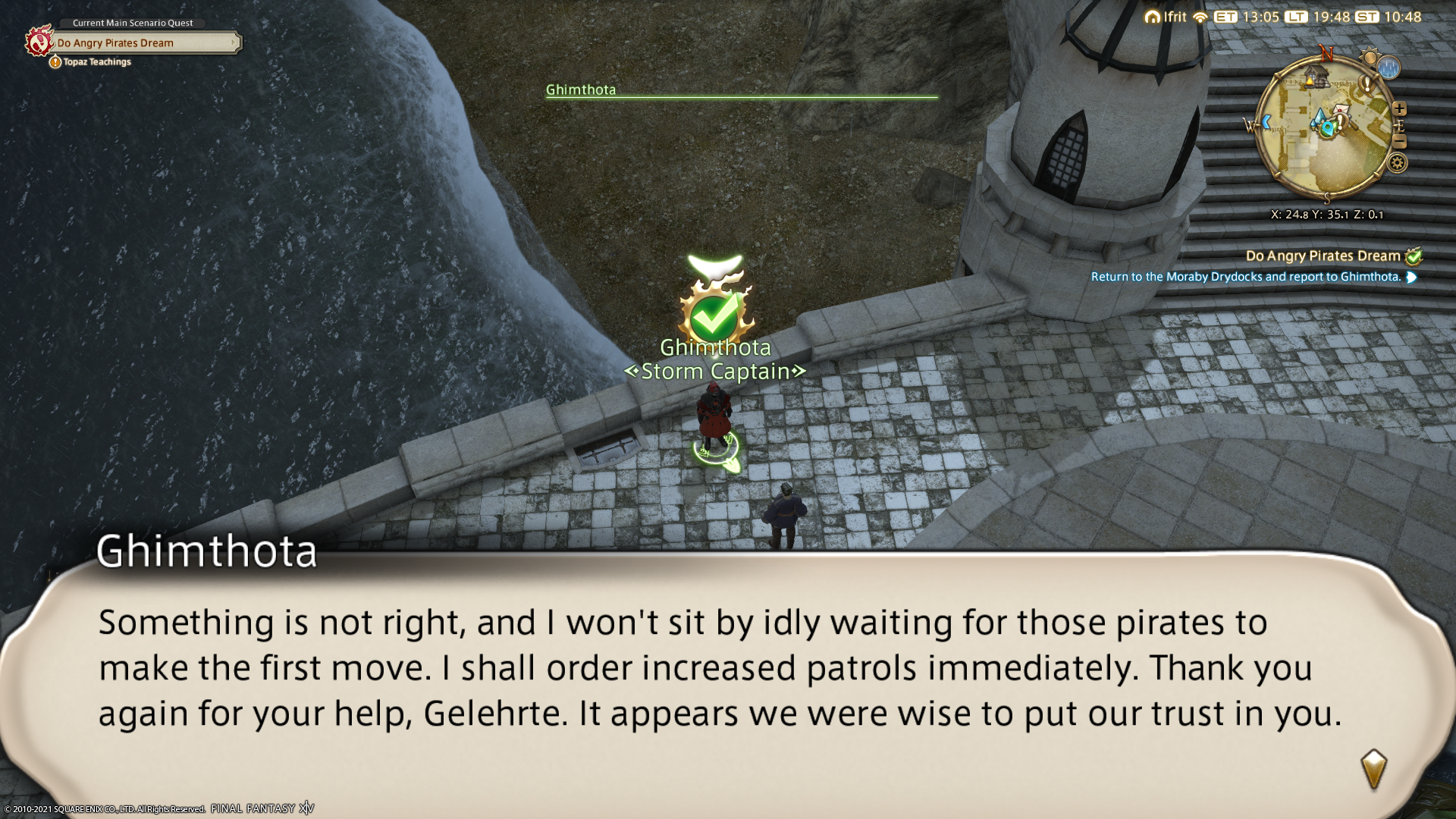Open Do Angry Pirates Dream in the duty list

[x=1323, y=256]
